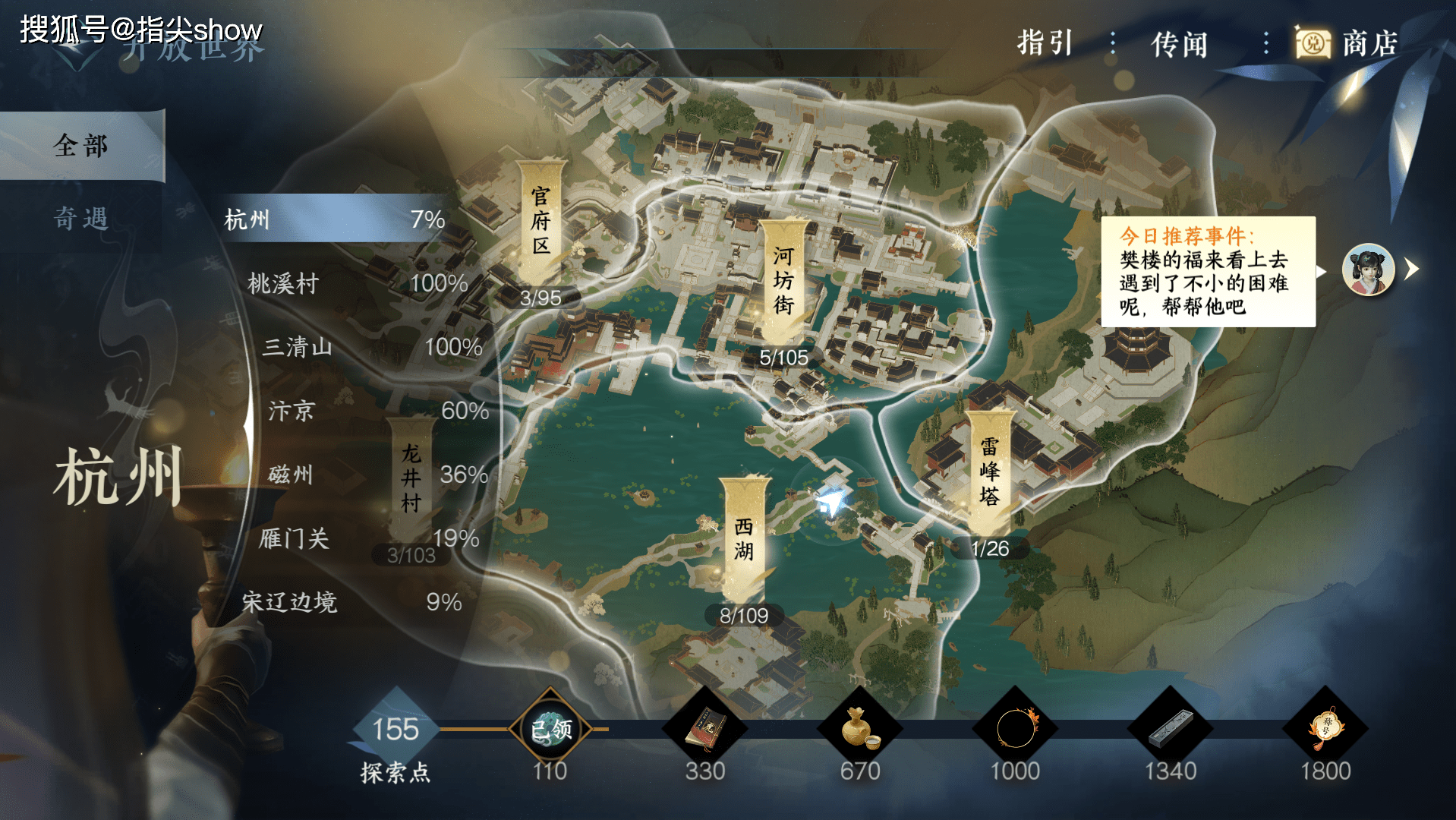
Task: Open the 指引 guide menu
Action: click(x=1045, y=43)
